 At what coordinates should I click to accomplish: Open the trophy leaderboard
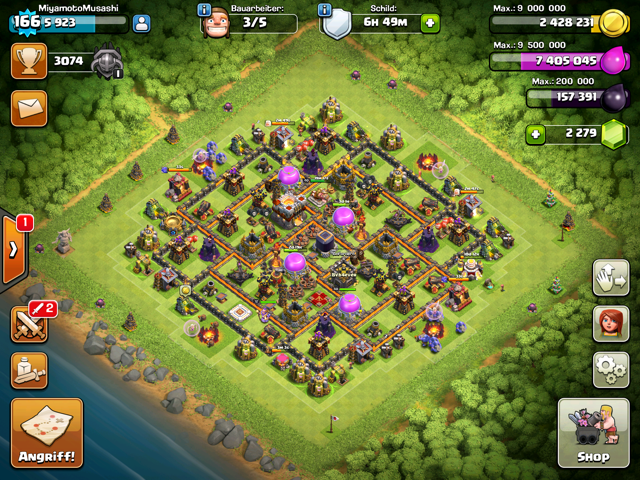coord(29,61)
